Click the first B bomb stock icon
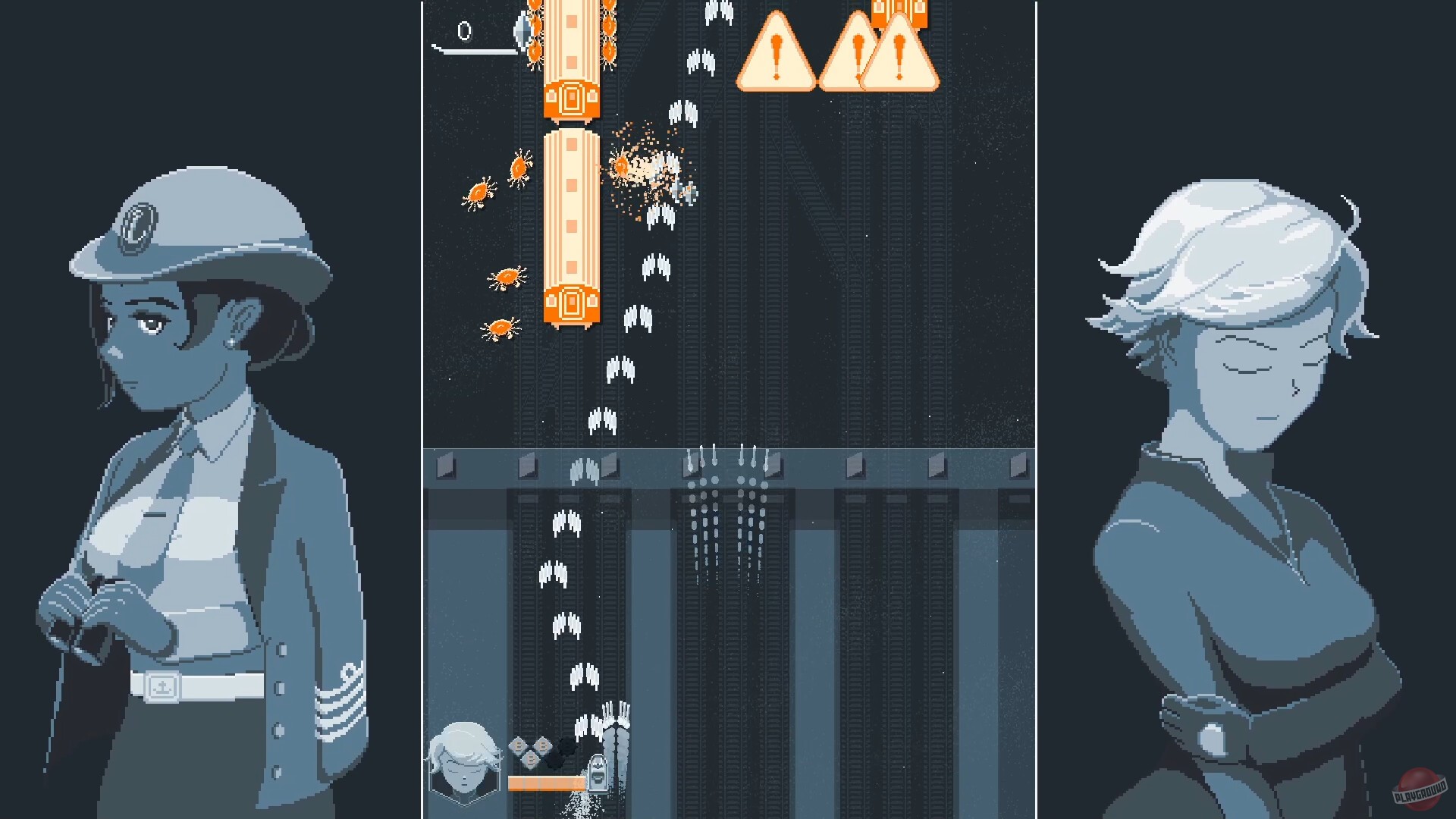Screen dimensions: 1456x819 [518, 746]
